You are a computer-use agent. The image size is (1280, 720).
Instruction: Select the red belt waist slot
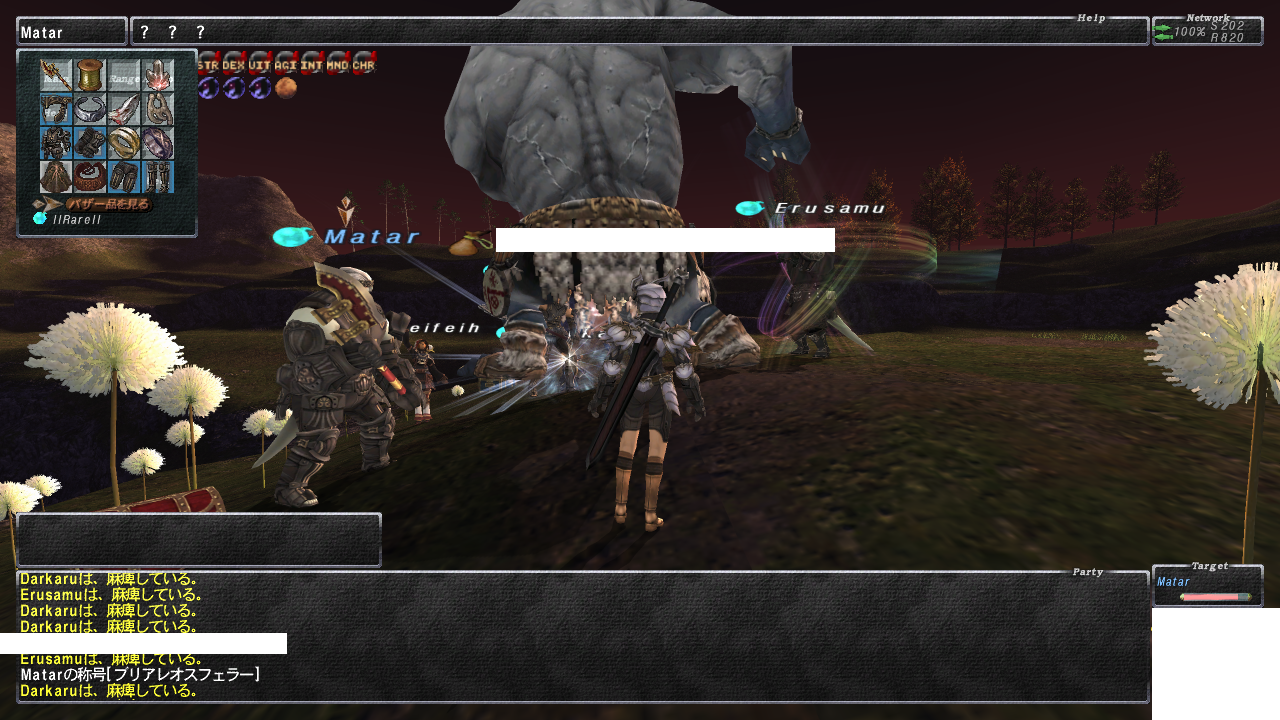[x=90, y=177]
